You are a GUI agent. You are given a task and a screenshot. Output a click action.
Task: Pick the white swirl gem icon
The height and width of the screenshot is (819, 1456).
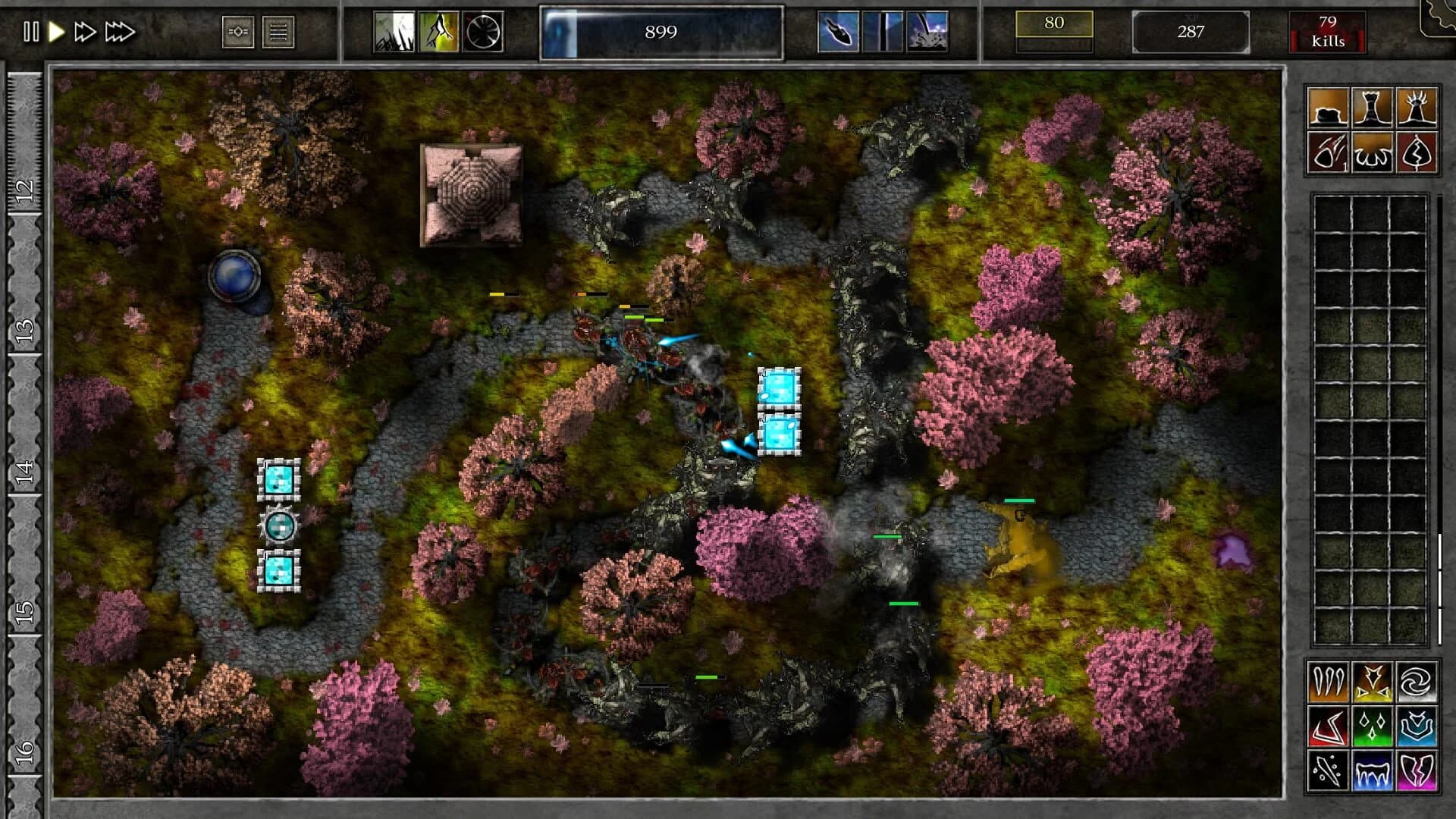pyautogui.click(x=1418, y=682)
